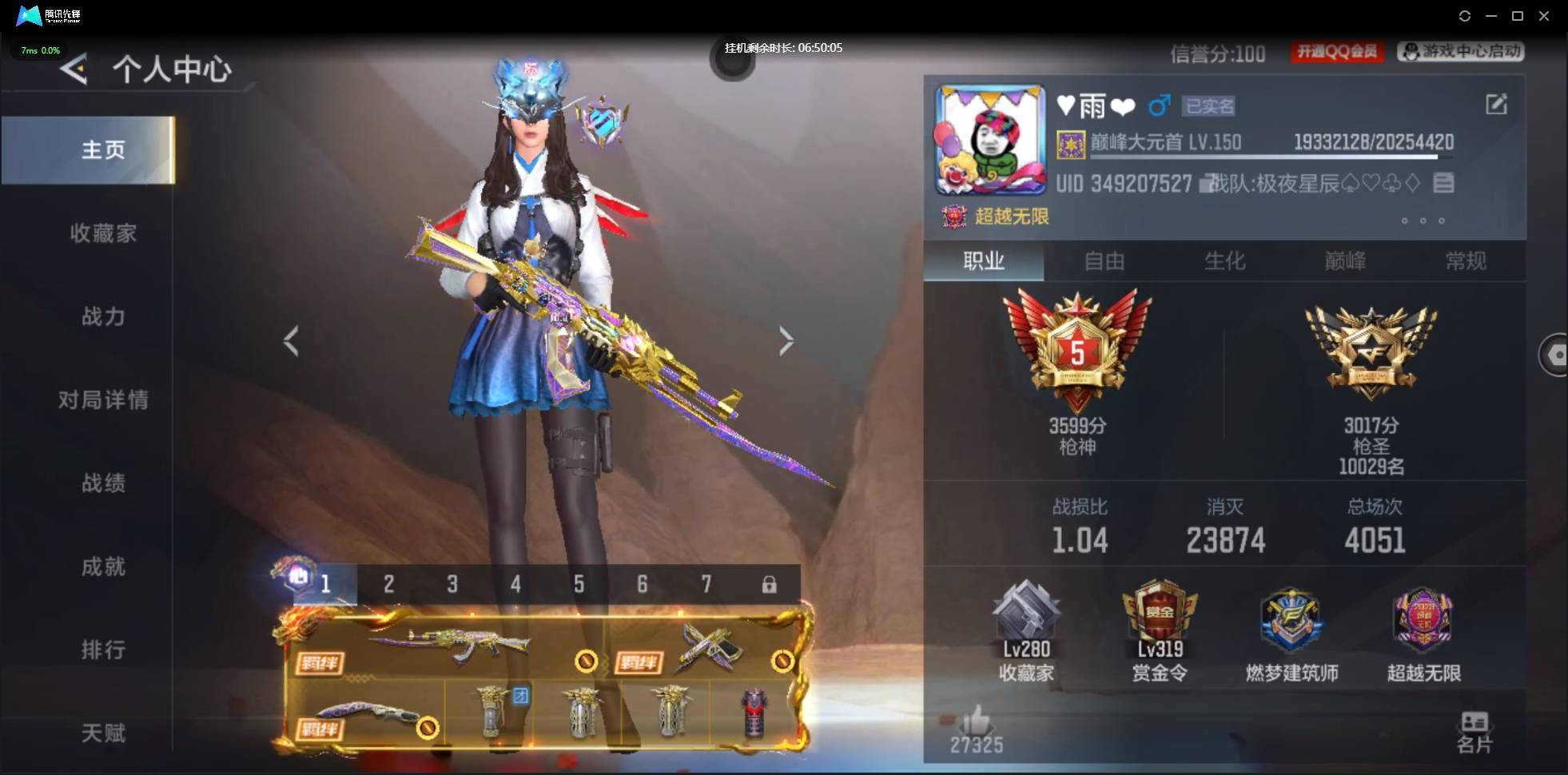The image size is (1568, 775).
Task: Switch to the 生化 tab
Action: click(x=1224, y=262)
